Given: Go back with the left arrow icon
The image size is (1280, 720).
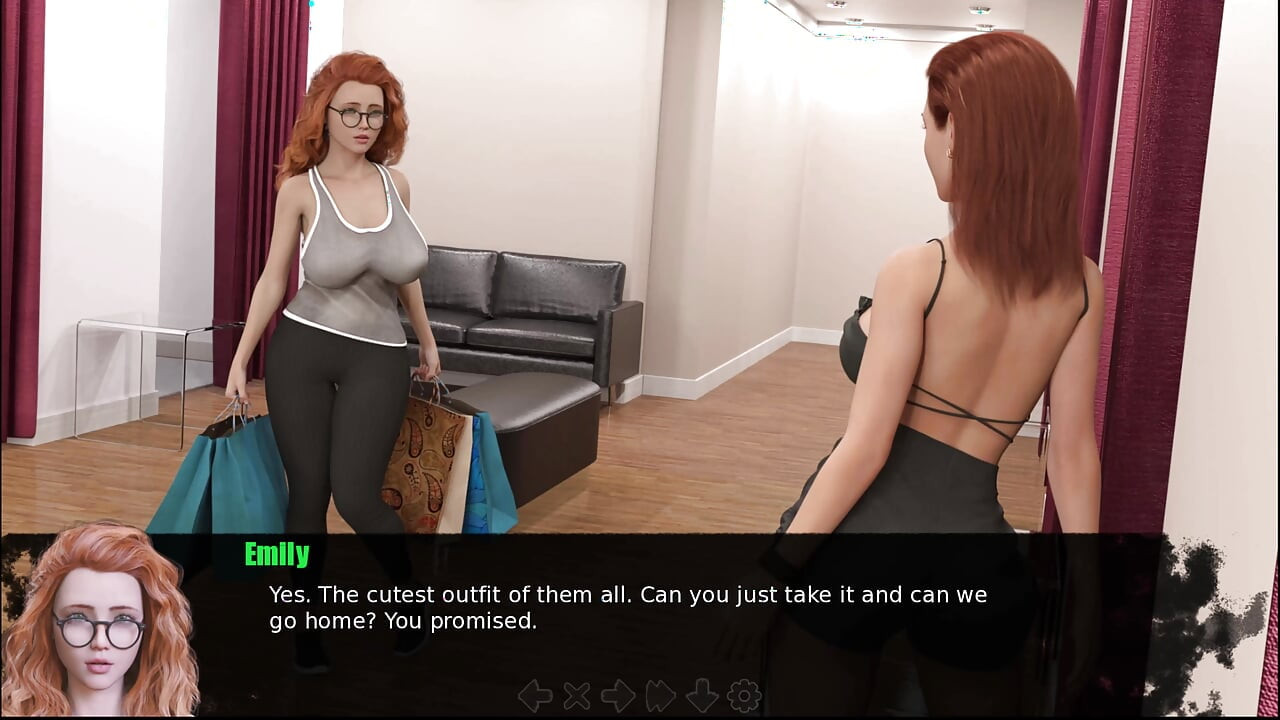Looking at the screenshot, I should [535, 696].
